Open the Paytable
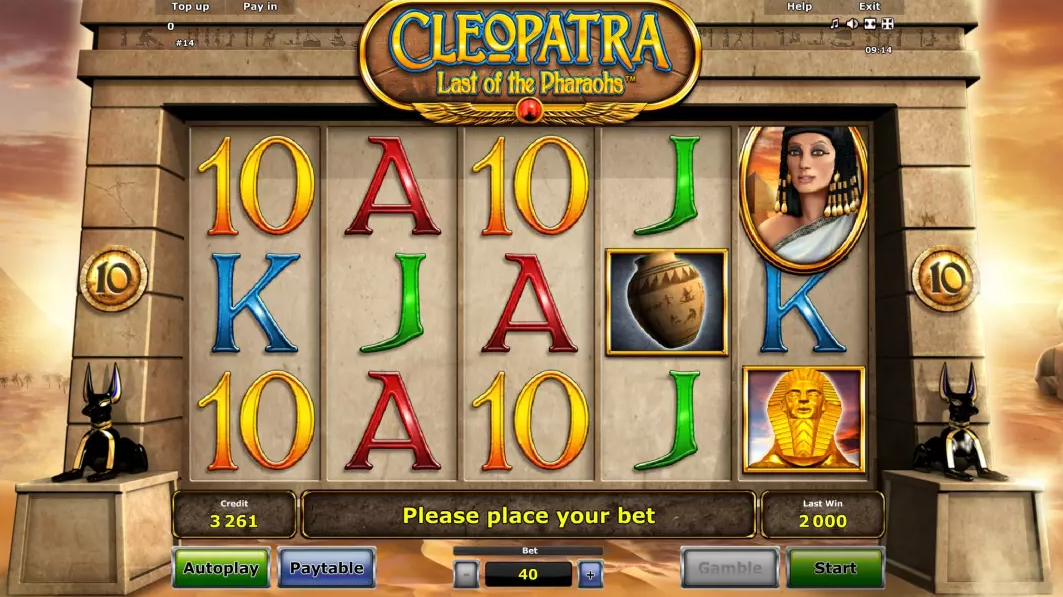Image resolution: width=1063 pixels, height=597 pixels. click(x=326, y=568)
